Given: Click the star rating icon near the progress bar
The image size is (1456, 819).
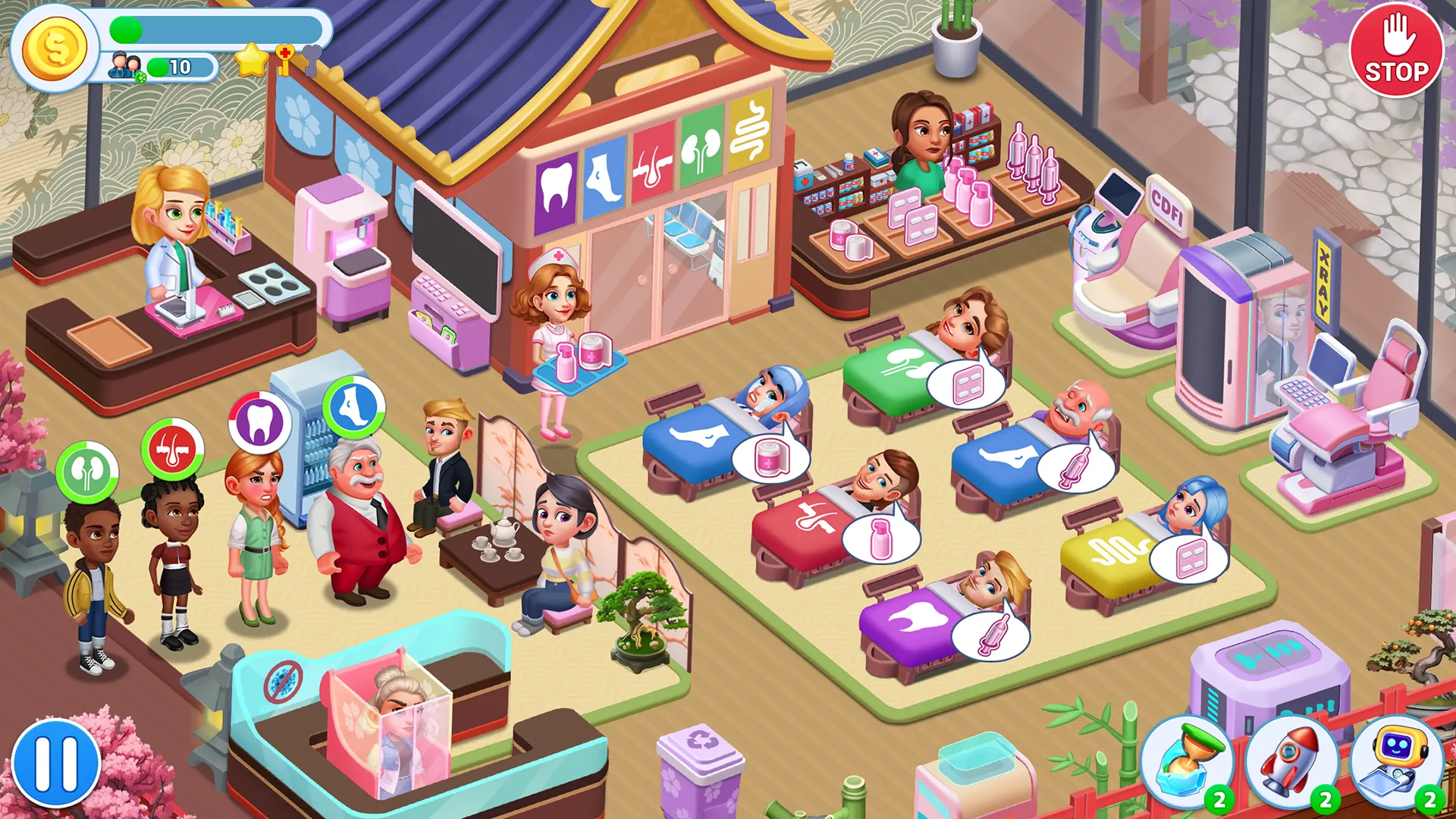Looking at the screenshot, I should (x=251, y=59).
